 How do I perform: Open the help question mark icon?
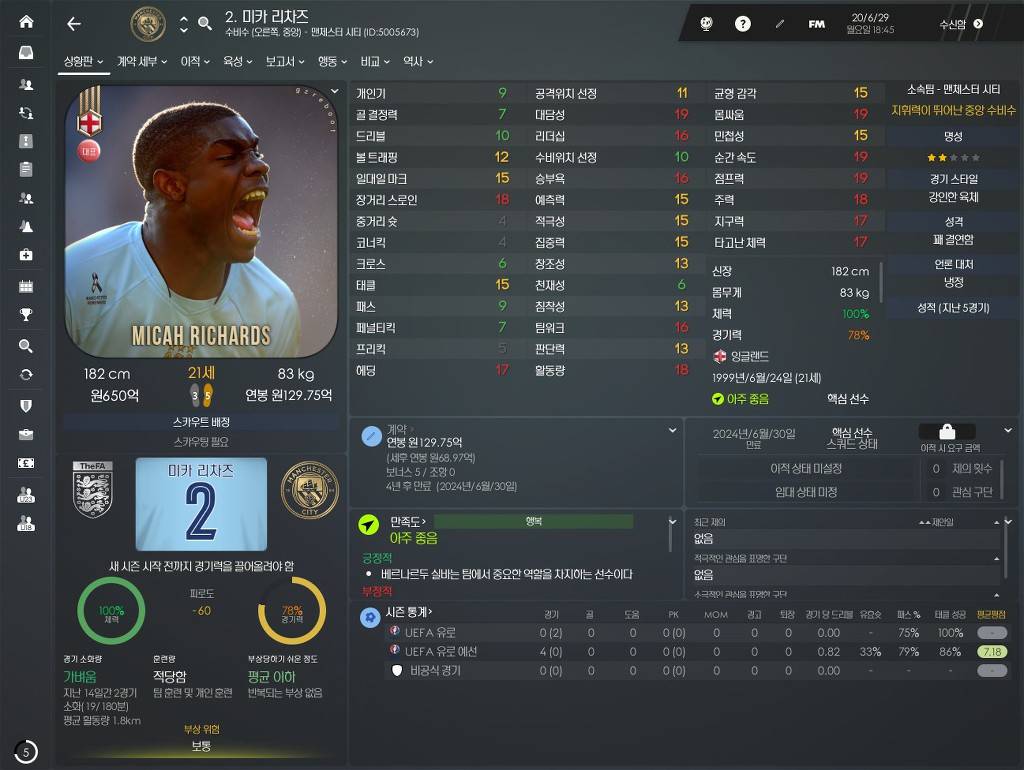pyautogui.click(x=743, y=24)
